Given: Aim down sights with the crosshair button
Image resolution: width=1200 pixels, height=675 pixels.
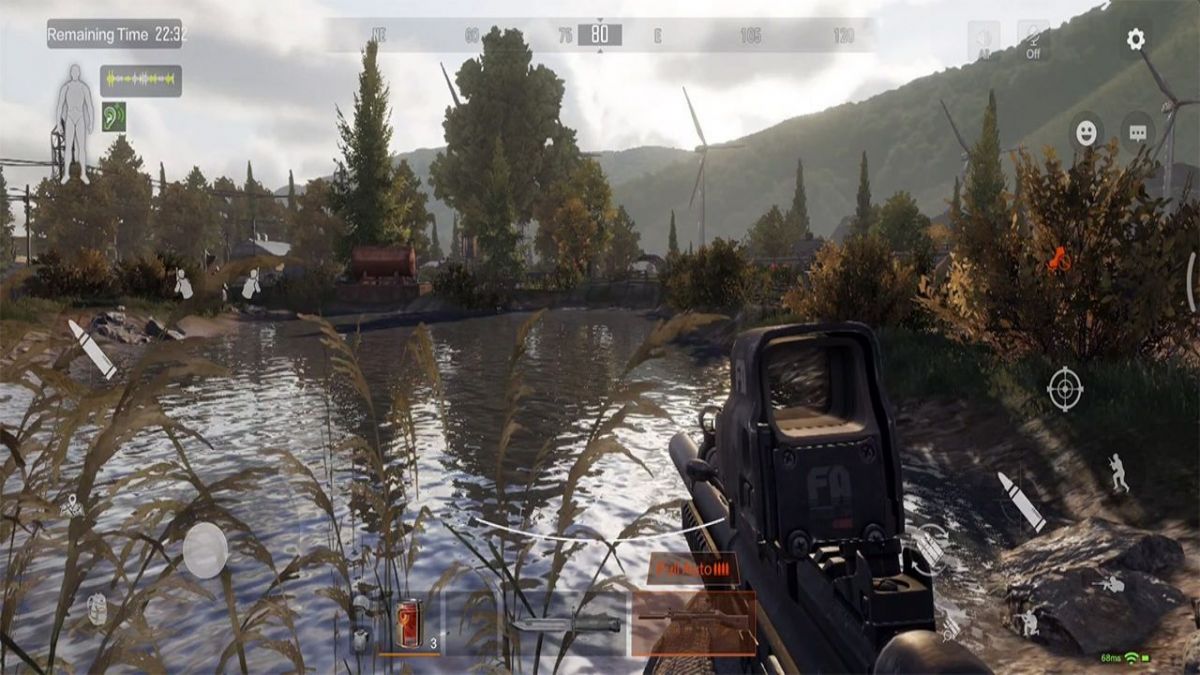Looking at the screenshot, I should click(1065, 388).
